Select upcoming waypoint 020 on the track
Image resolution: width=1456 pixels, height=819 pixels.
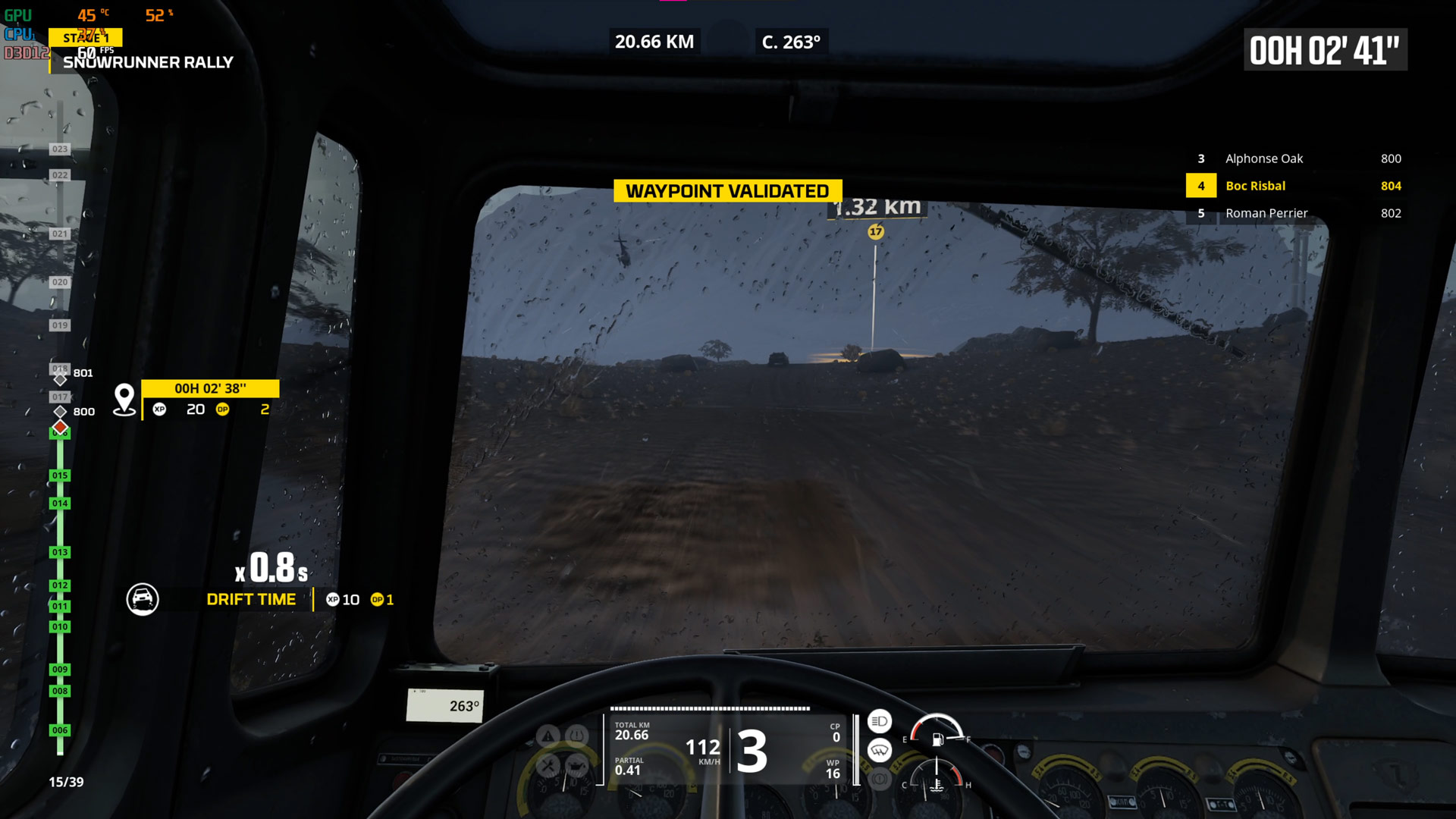coord(60,282)
